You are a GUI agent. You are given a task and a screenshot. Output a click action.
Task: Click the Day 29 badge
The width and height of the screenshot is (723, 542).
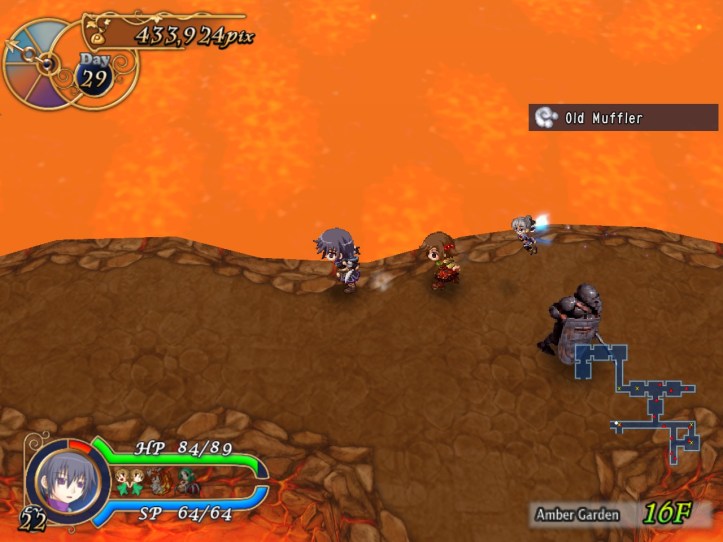[x=93, y=75]
